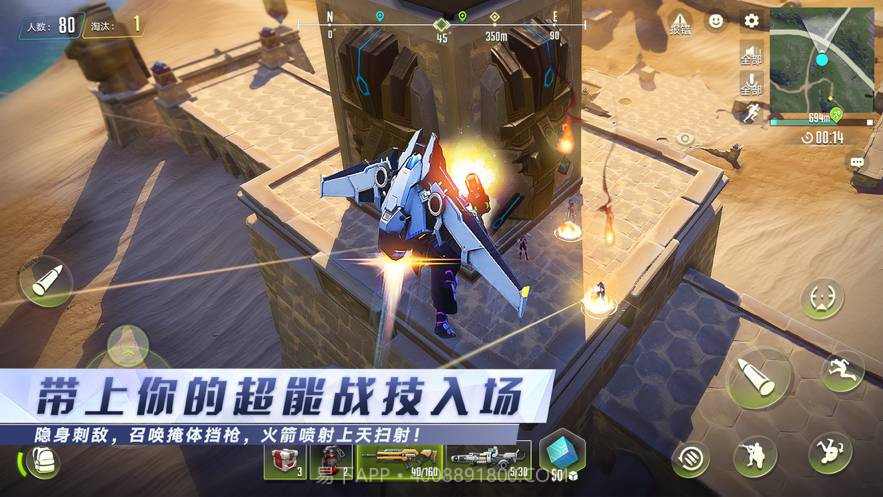Reload the weapon with the circular-arrow ammo button

pos(690,458)
